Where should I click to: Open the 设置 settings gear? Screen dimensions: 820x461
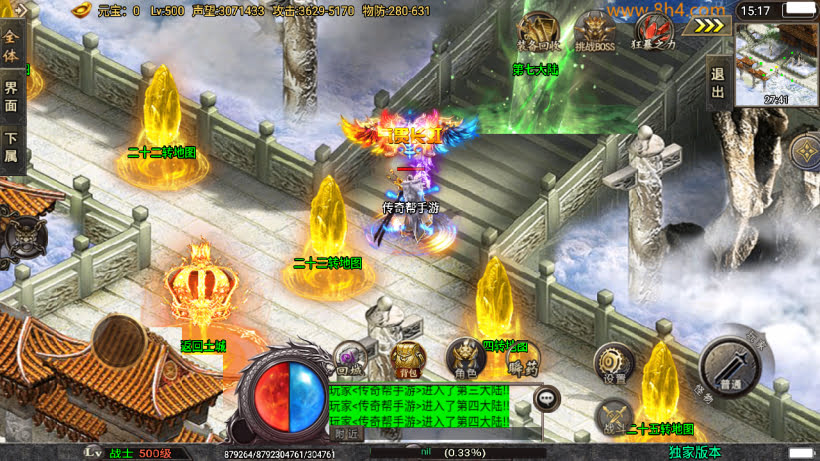point(614,364)
